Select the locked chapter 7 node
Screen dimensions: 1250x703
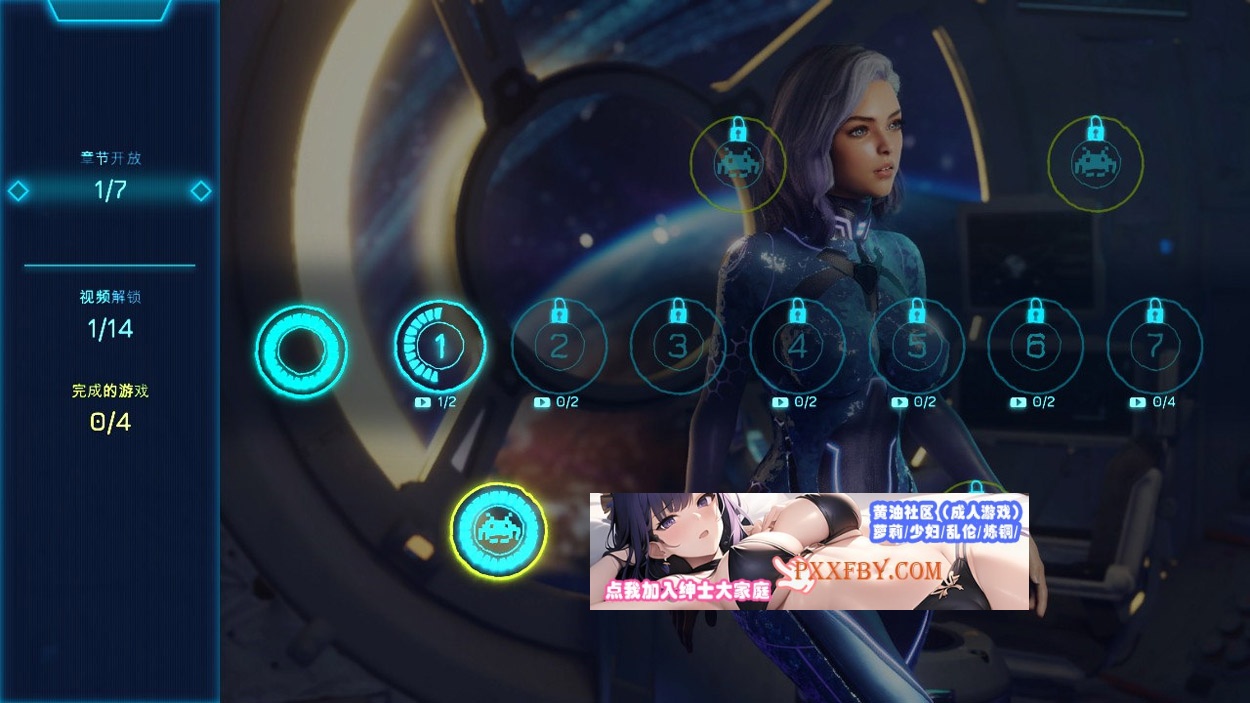[1154, 347]
